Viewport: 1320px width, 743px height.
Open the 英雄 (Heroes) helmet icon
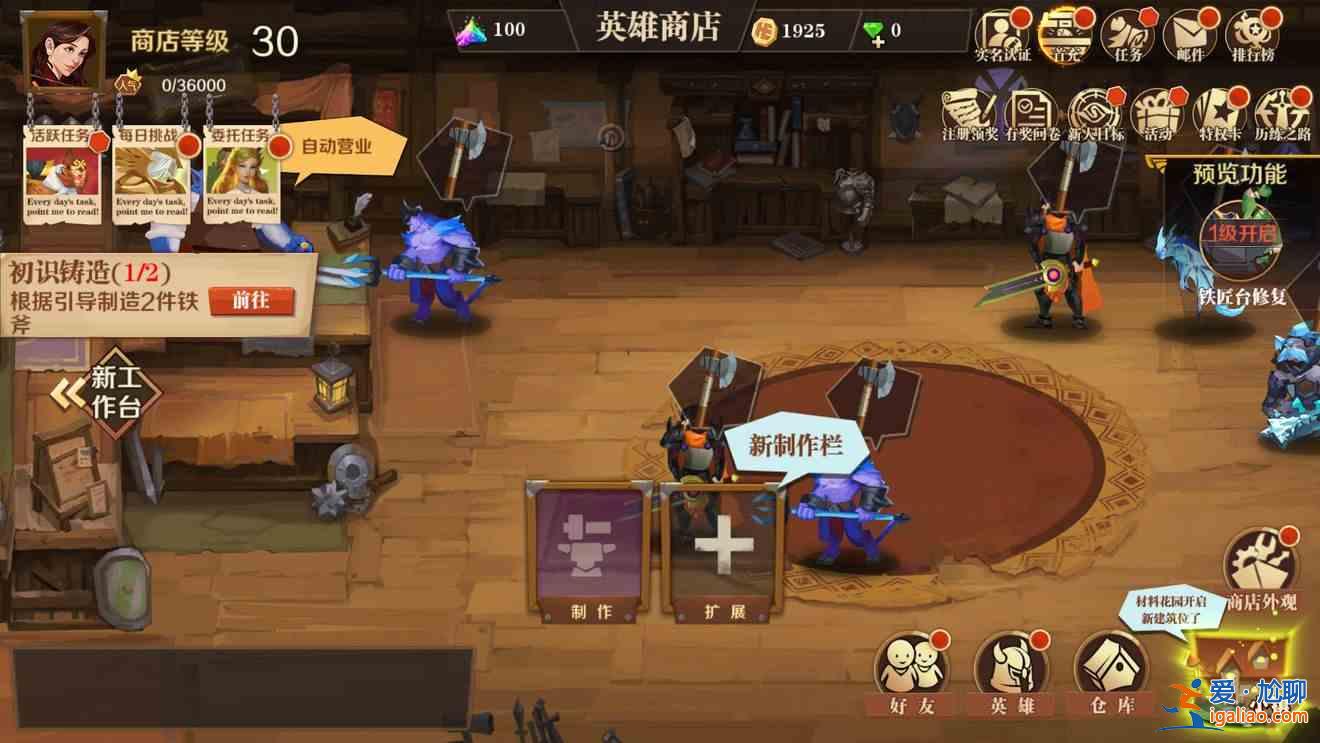(x=1013, y=663)
